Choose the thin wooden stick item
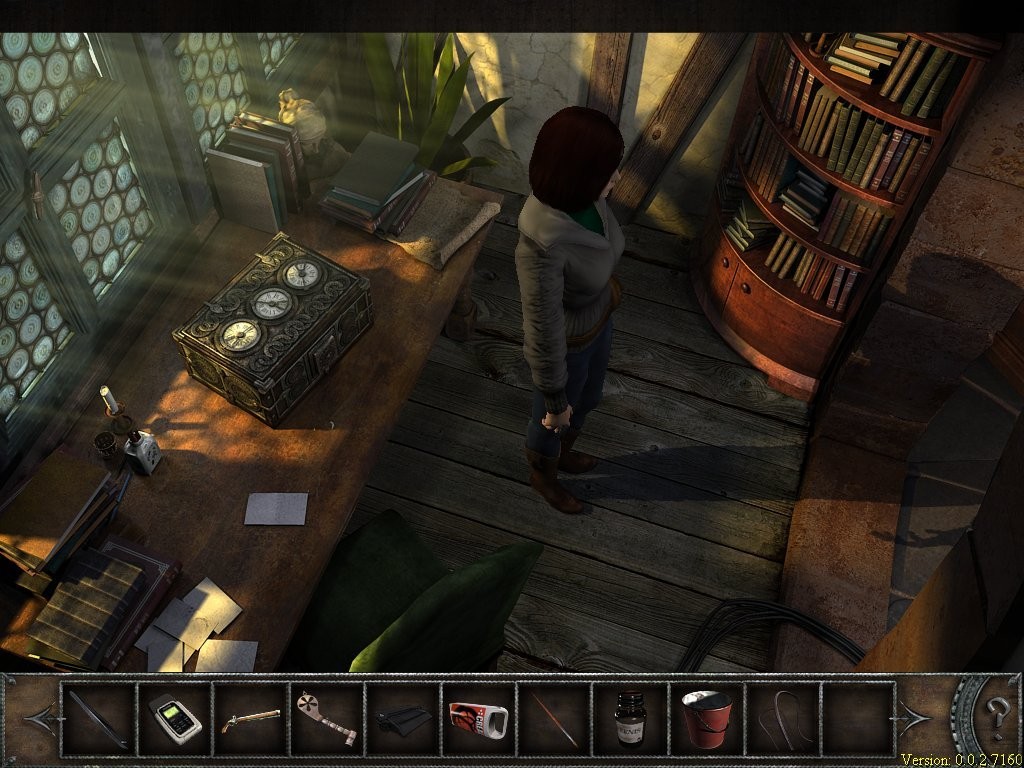The image size is (1024, 768). click(x=554, y=718)
